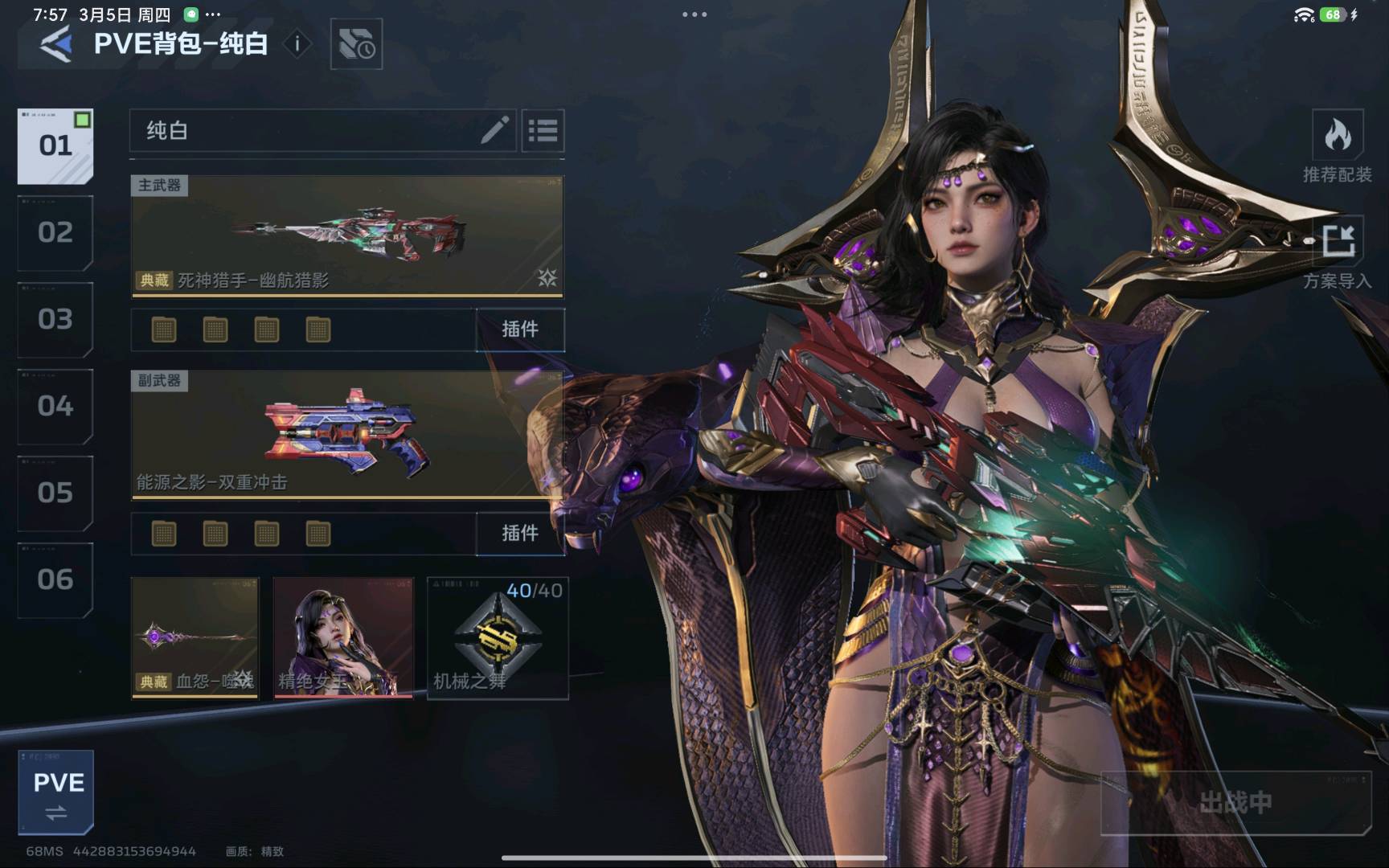Toggle the PVE mode switch button
The width and height of the screenshot is (1389, 868).
pyautogui.click(x=56, y=792)
